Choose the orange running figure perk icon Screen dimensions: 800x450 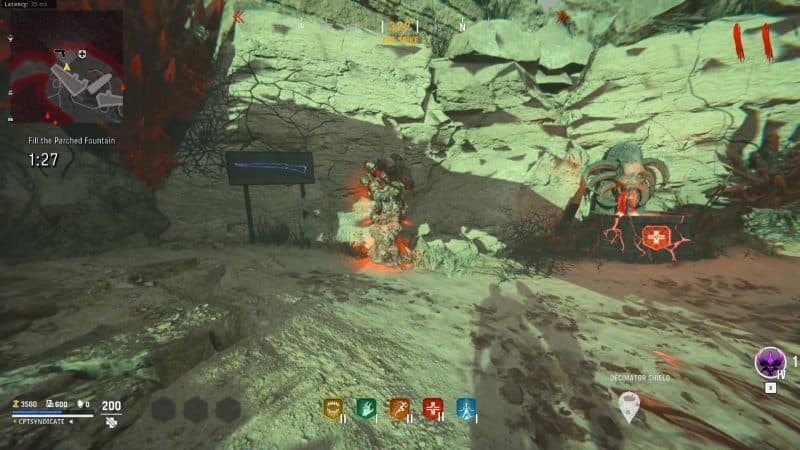point(399,408)
